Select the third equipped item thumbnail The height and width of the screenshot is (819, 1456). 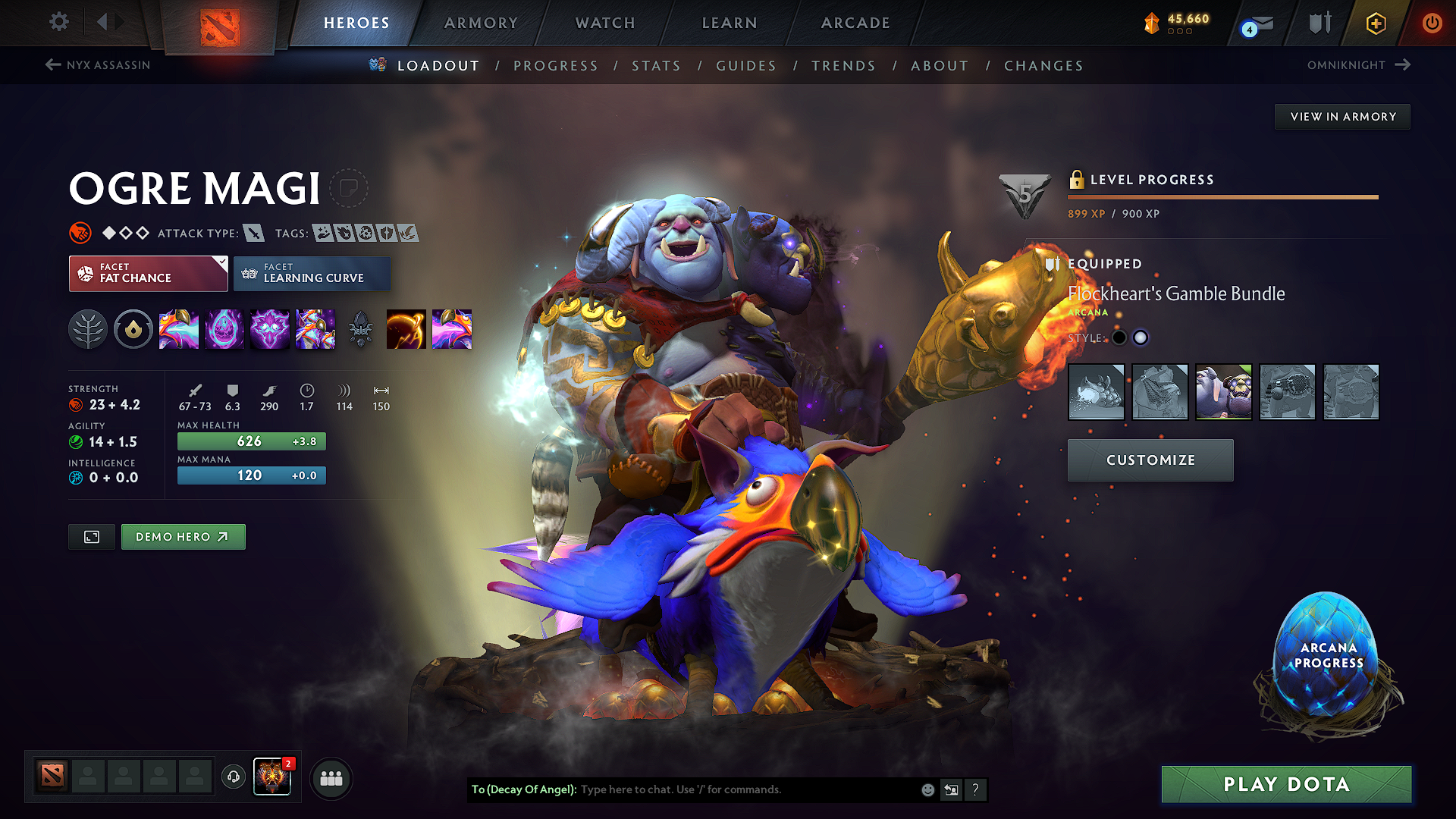click(1223, 392)
